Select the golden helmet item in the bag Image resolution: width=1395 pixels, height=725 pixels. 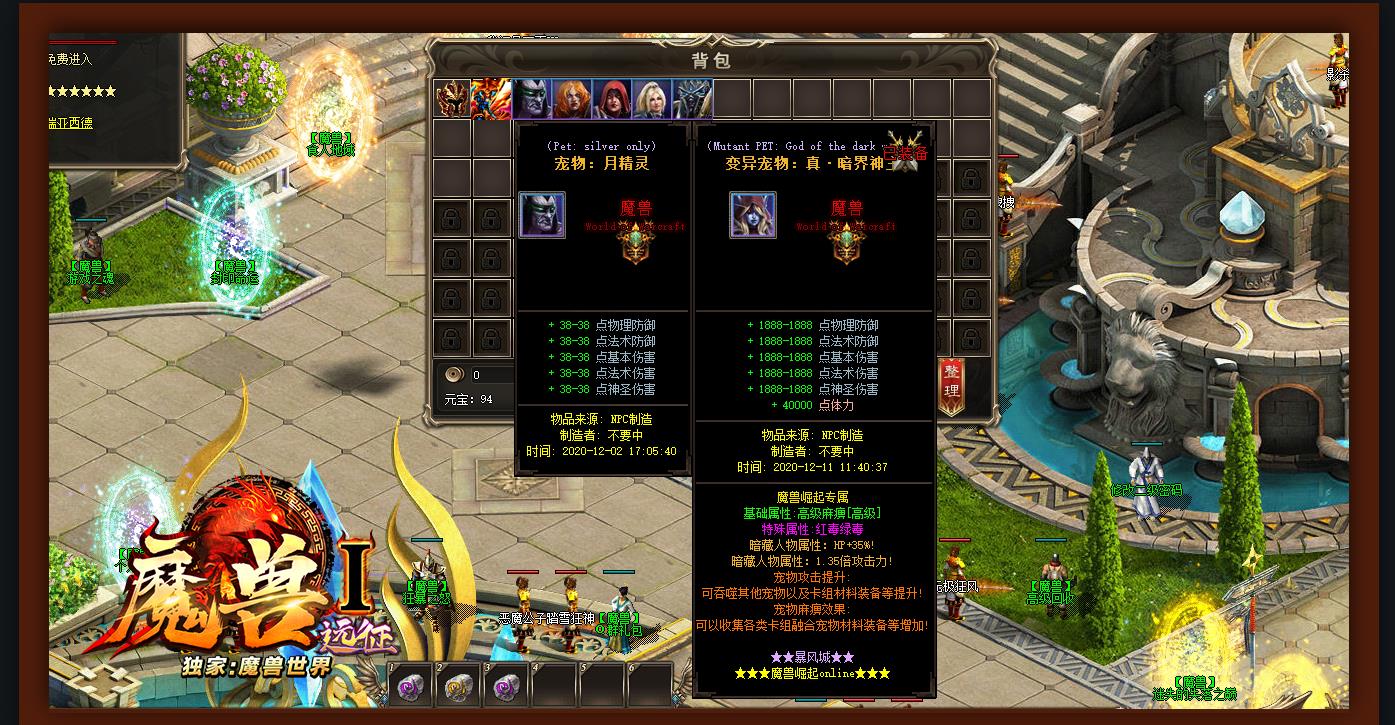452,99
